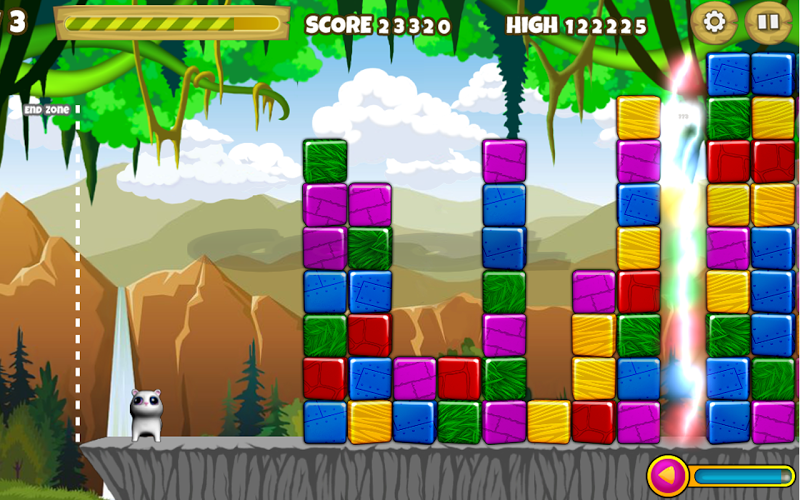This screenshot has height=500, width=800.
Task: Select the green block topping the leftmost column
Action: [325, 161]
